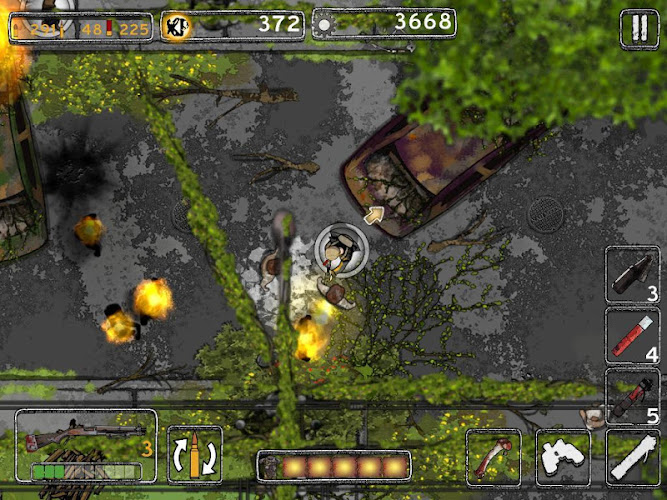Use the red flare item with 4 left
This screenshot has height=500, width=667.
(632, 335)
